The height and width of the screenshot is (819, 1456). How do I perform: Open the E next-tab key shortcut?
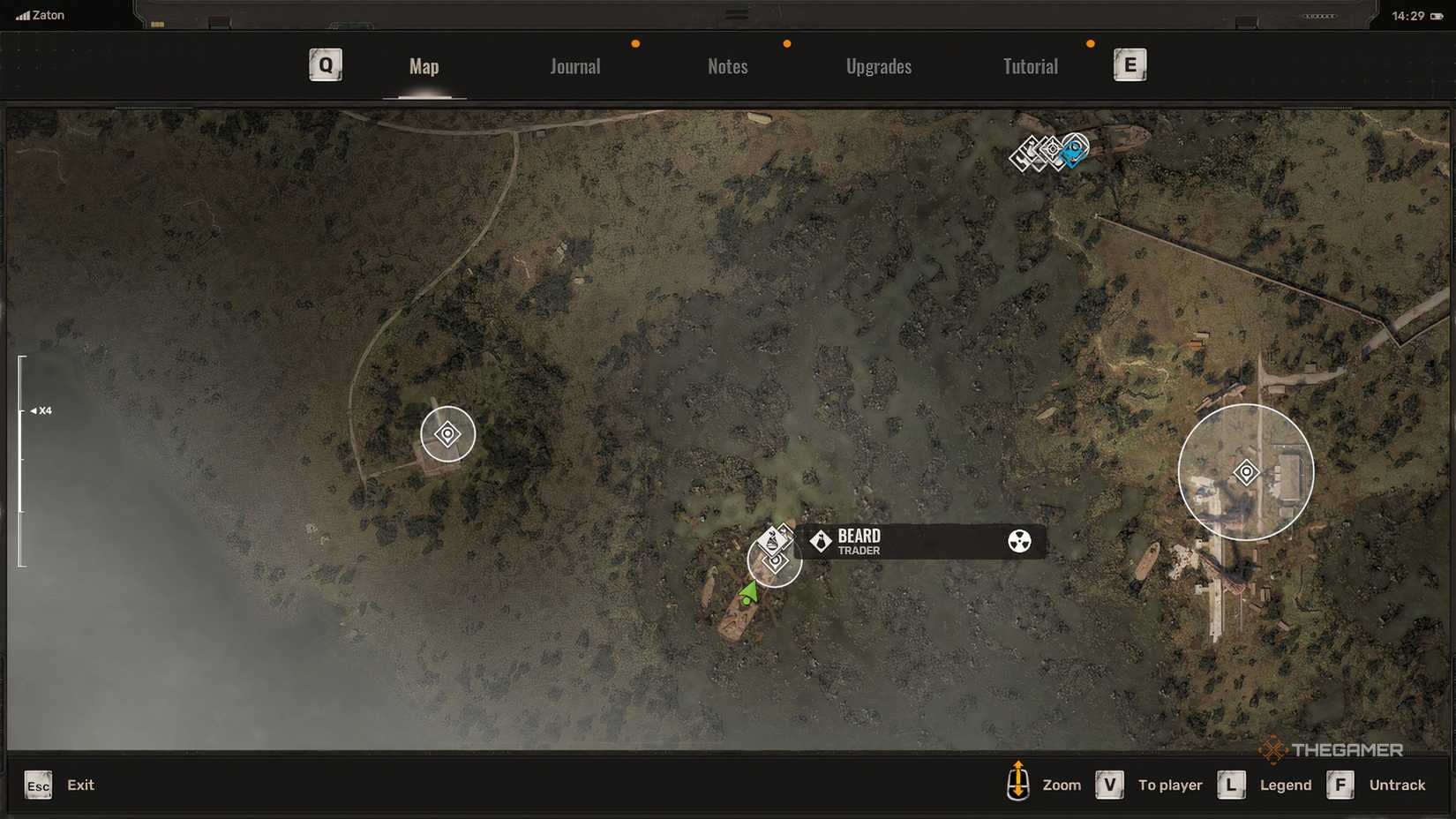1130,64
